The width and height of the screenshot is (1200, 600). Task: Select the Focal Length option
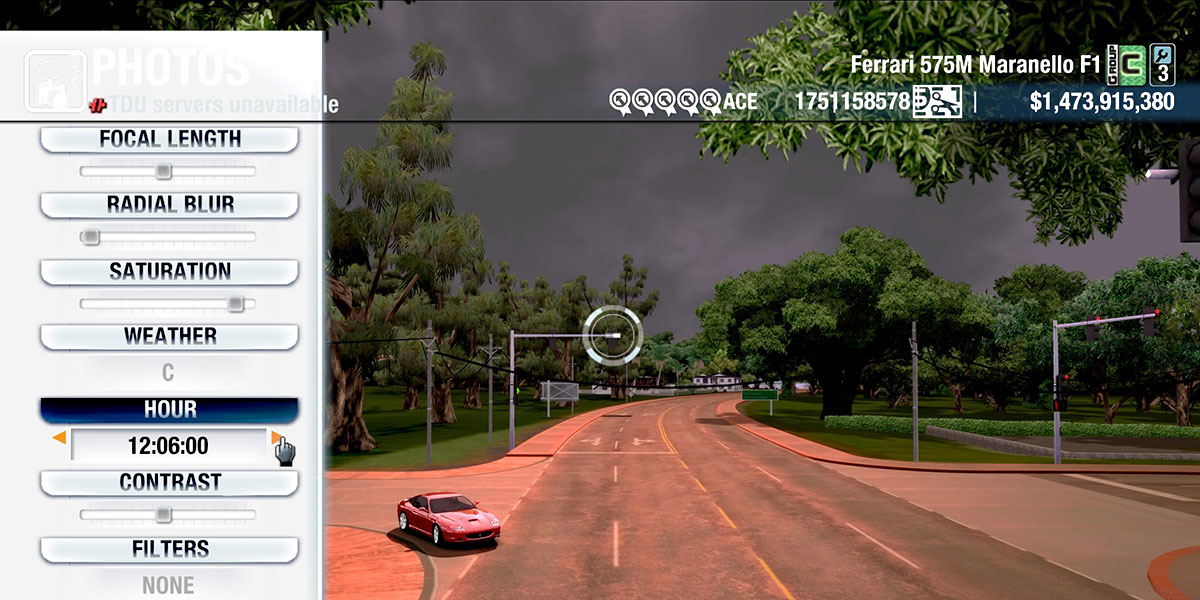169,139
